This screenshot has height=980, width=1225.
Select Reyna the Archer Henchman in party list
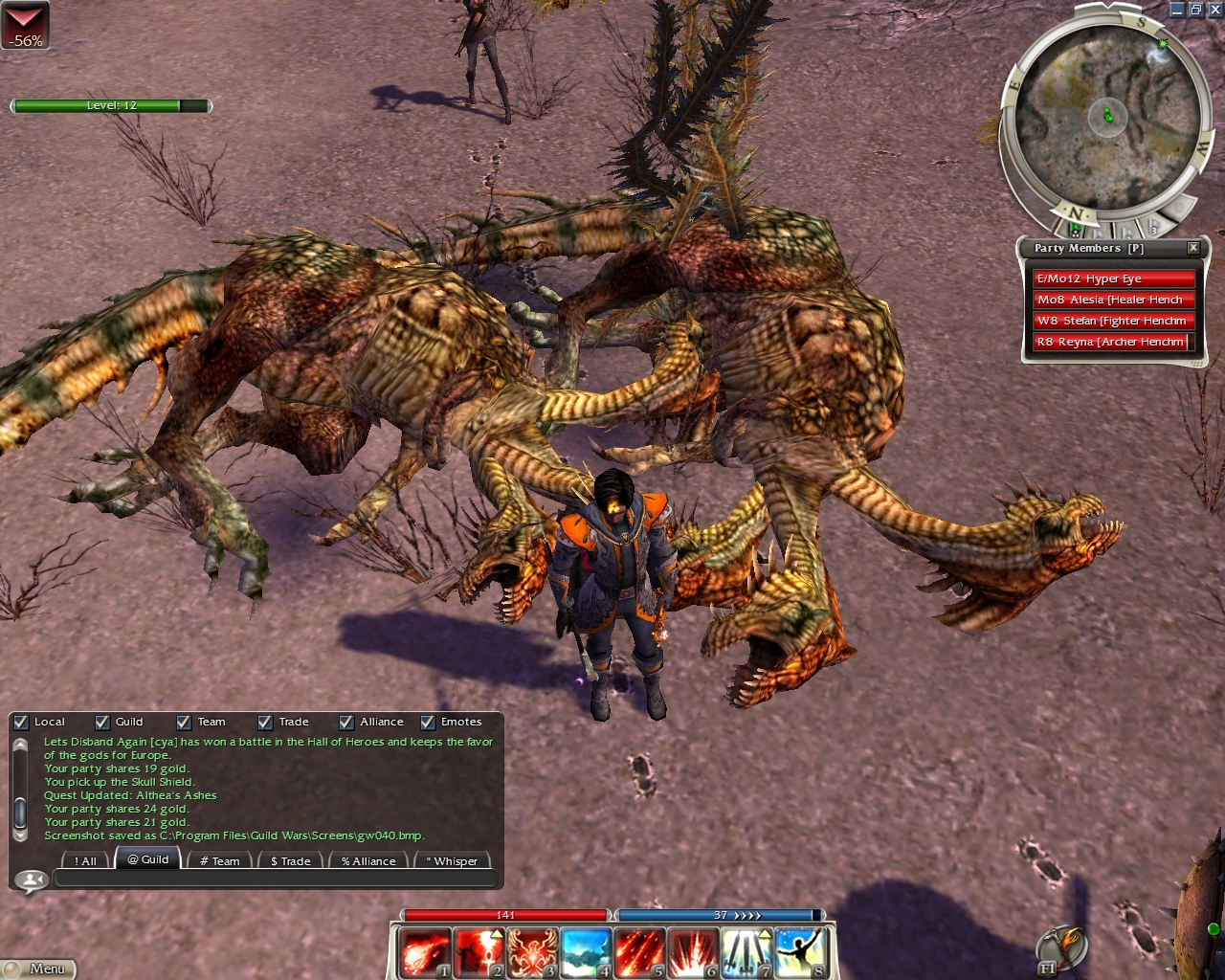(x=1111, y=342)
